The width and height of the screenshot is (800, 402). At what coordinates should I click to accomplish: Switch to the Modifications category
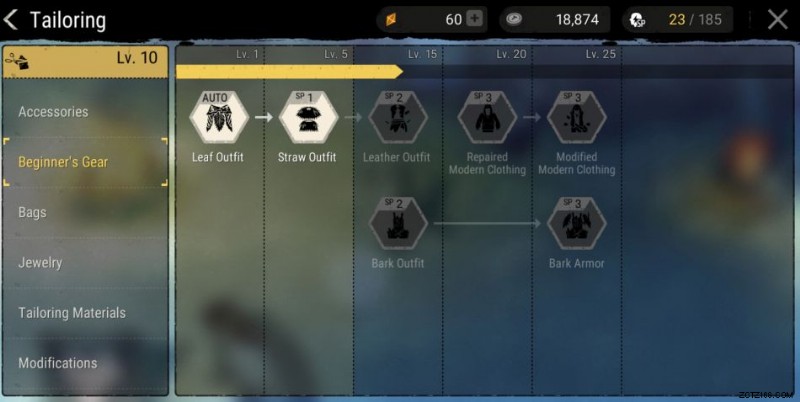(x=58, y=362)
